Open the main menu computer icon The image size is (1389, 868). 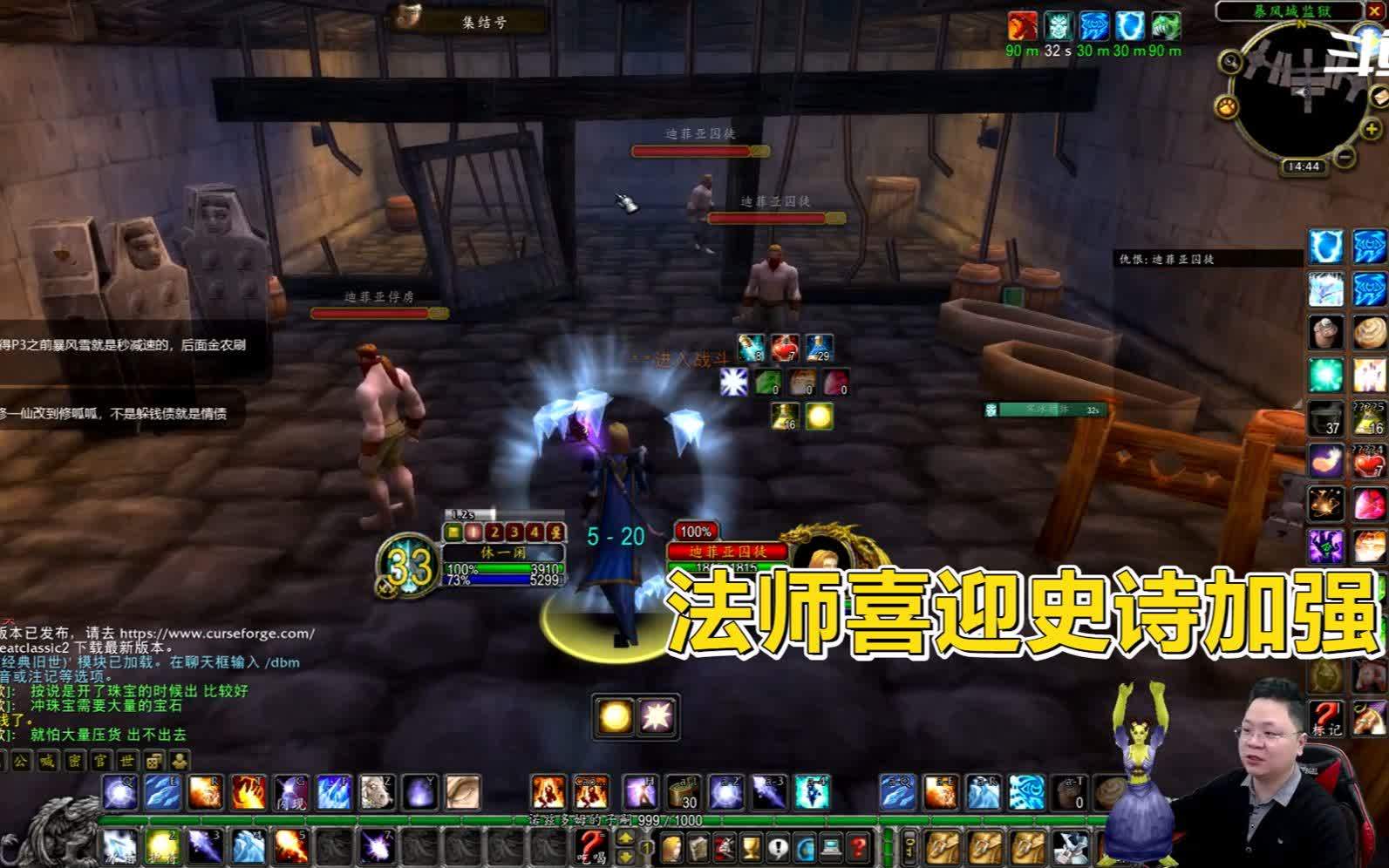pos(829,847)
